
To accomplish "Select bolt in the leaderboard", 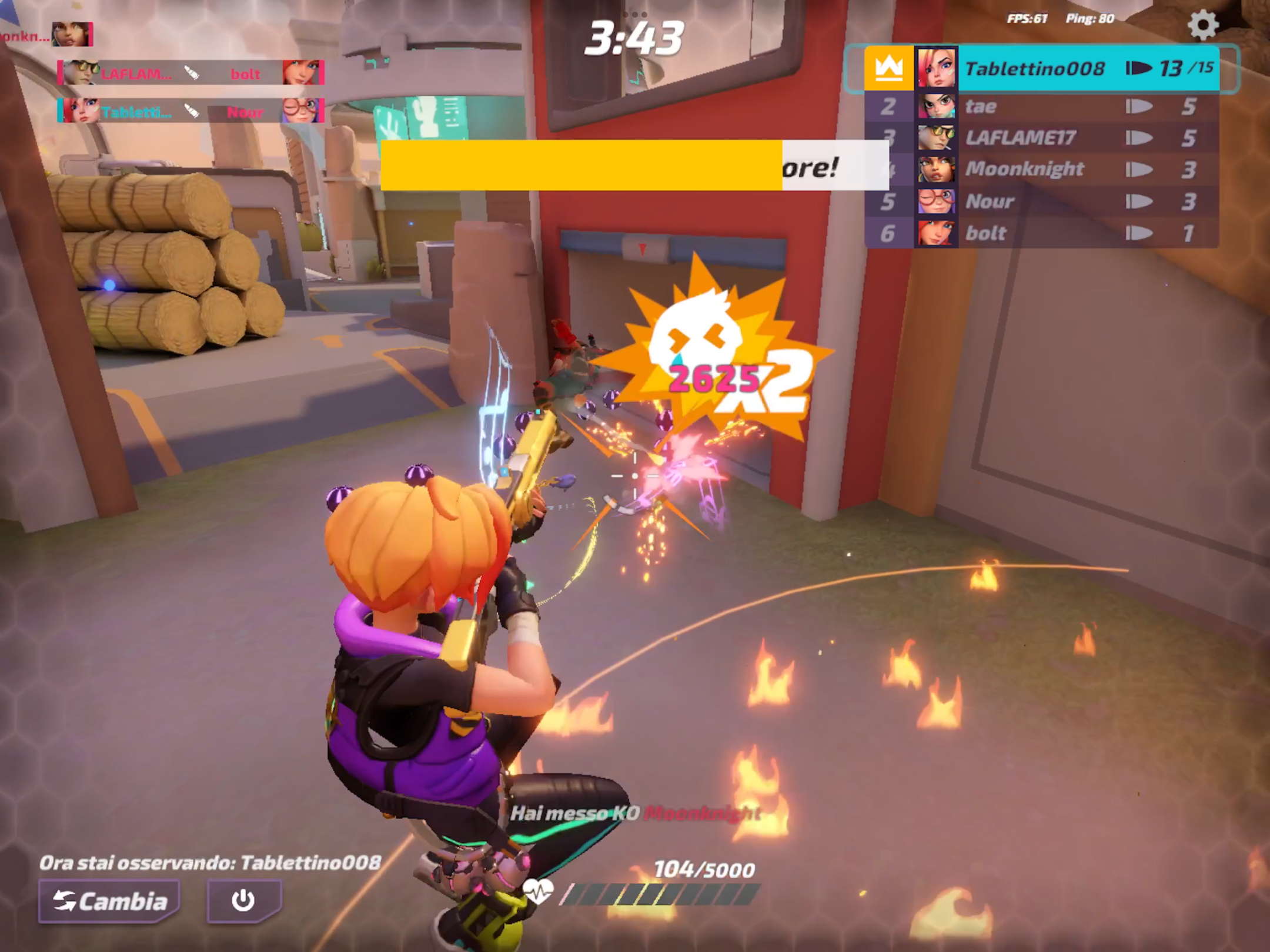I will (x=1041, y=233).
